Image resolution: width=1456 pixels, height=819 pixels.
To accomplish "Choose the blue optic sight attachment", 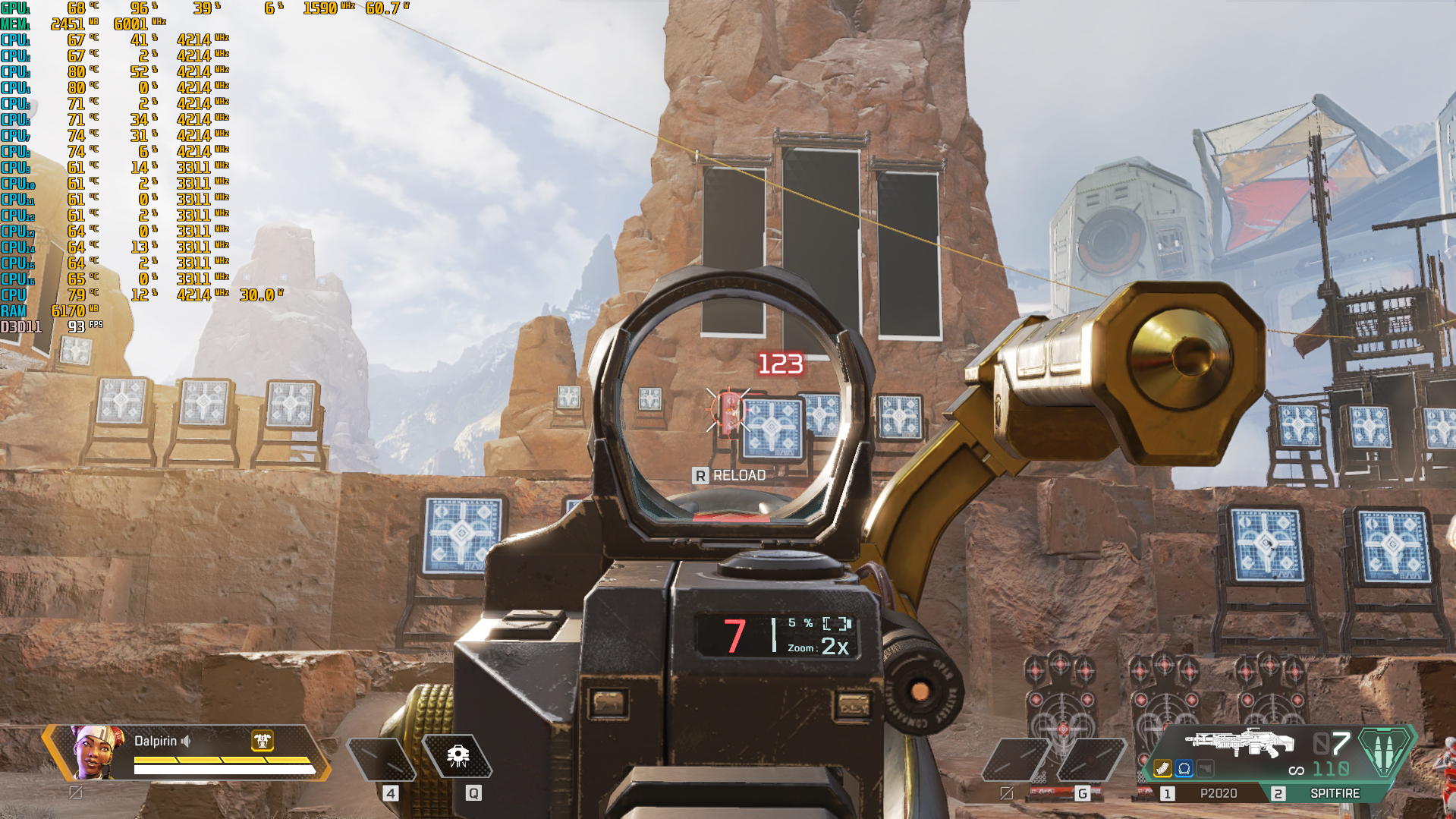I will click(x=1184, y=769).
